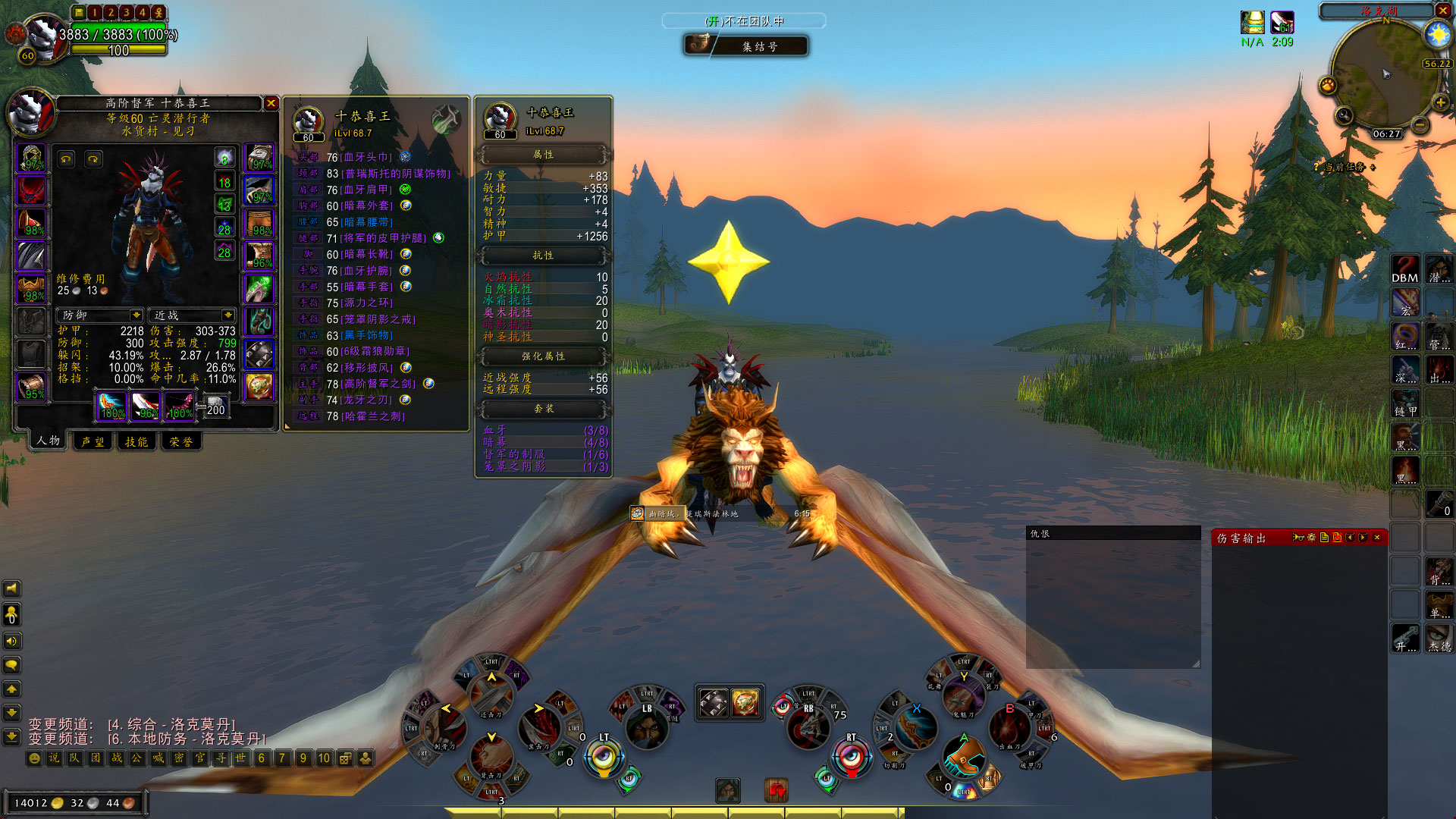This screenshot has width=1456, height=819.
Task: Select 血牙头巾 in the gear list
Action: click(367, 157)
